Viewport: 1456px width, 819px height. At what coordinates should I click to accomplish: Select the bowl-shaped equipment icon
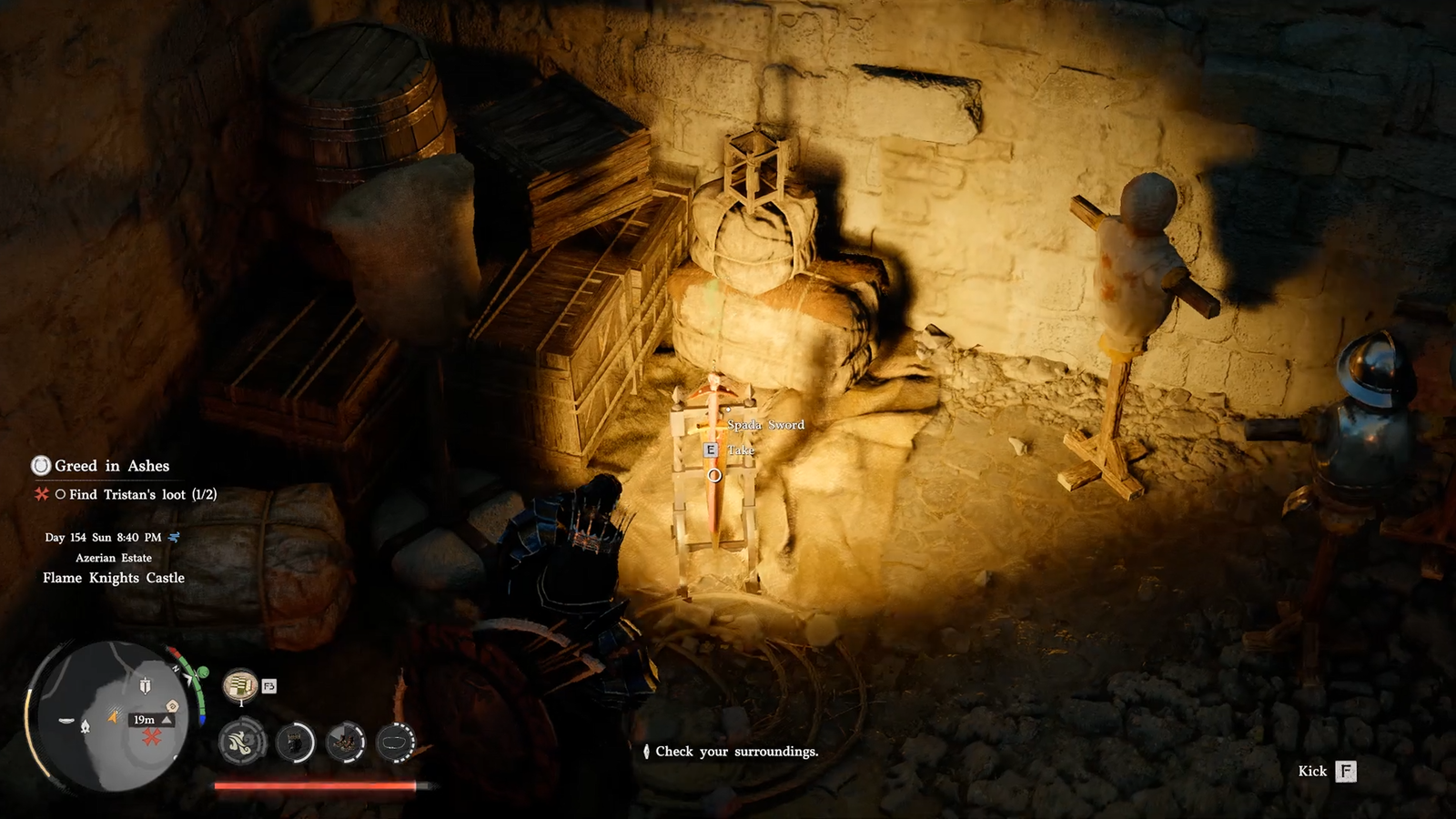tap(396, 743)
